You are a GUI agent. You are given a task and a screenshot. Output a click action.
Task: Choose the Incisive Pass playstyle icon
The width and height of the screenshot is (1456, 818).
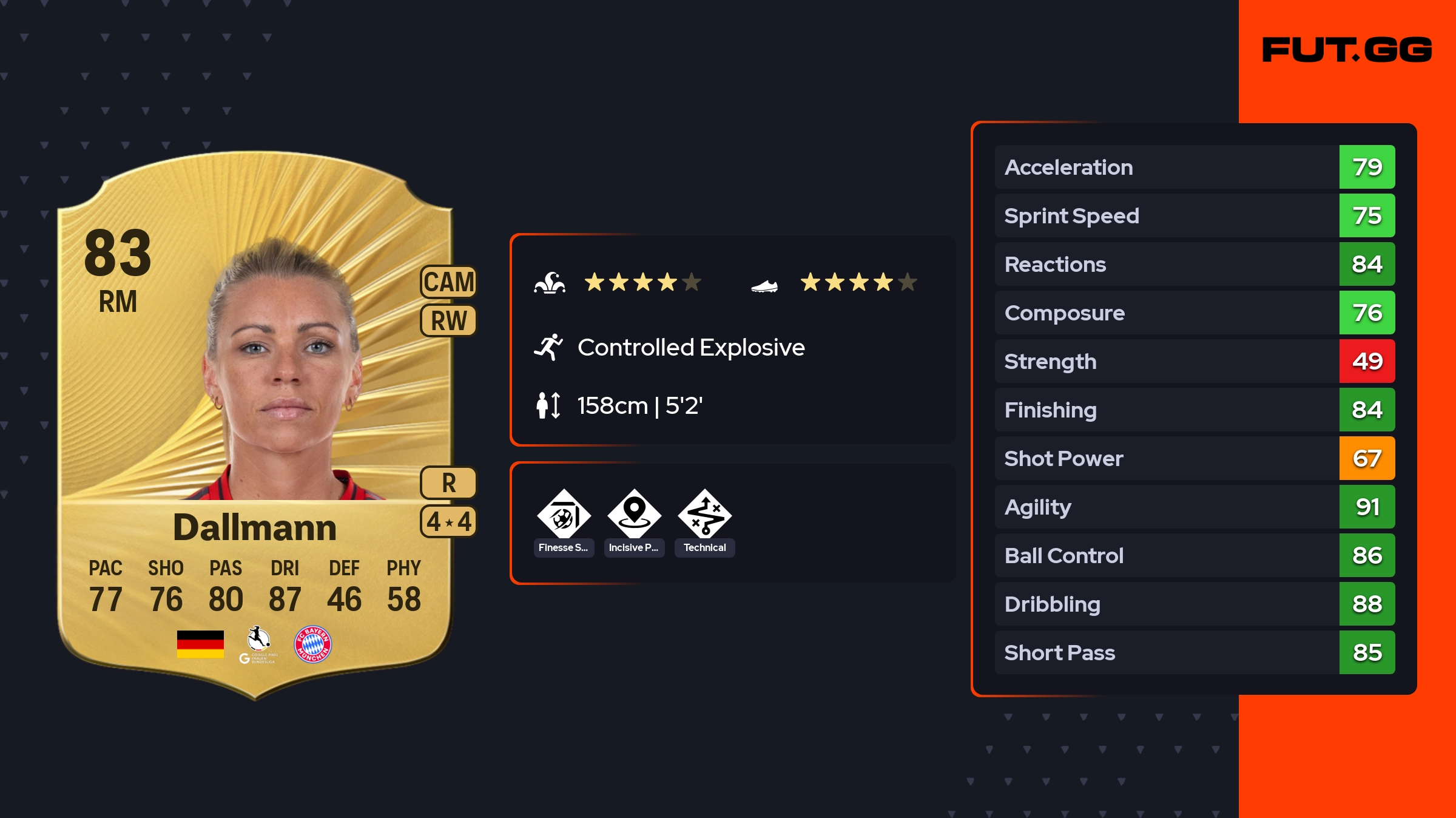tap(634, 516)
